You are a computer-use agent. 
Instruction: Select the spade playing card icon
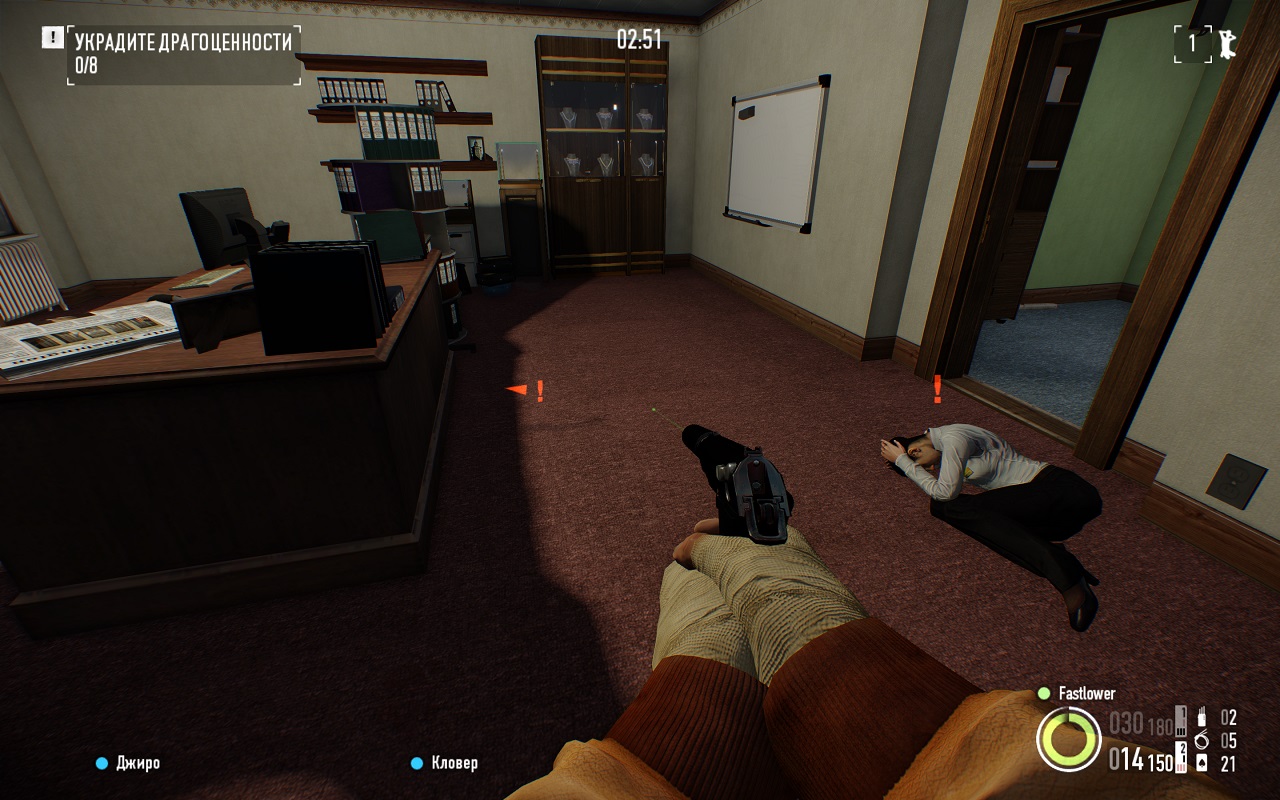coord(1201,764)
